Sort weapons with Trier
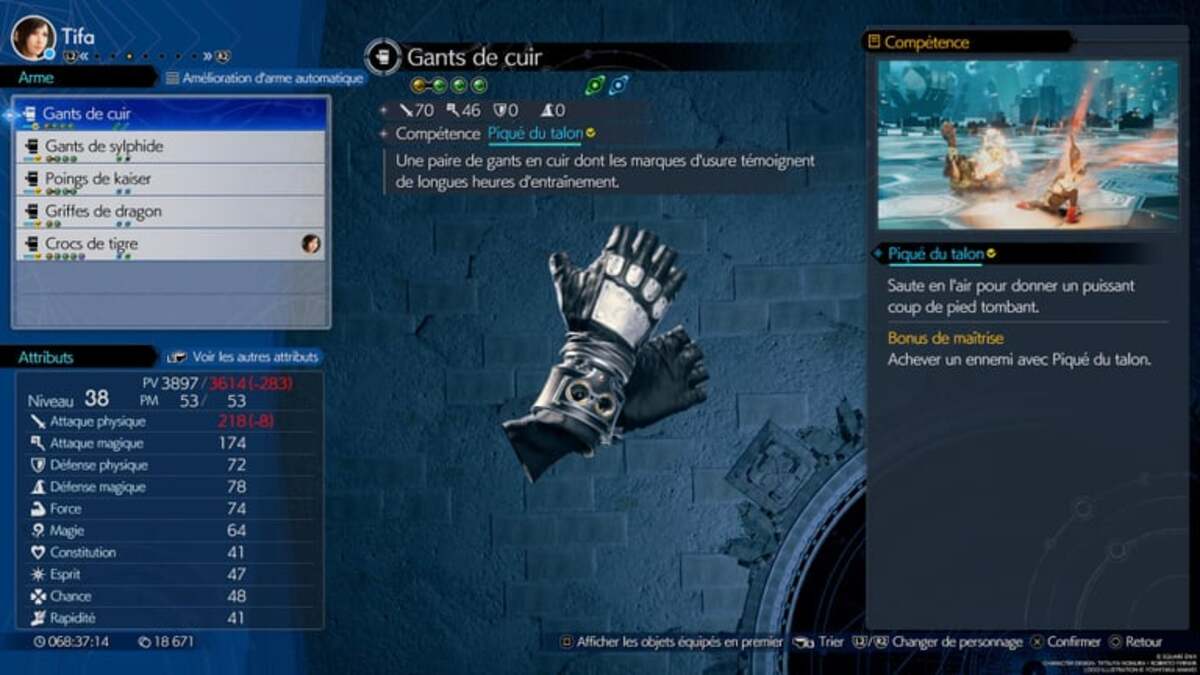1200x675 pixels. tap(820, 642)
